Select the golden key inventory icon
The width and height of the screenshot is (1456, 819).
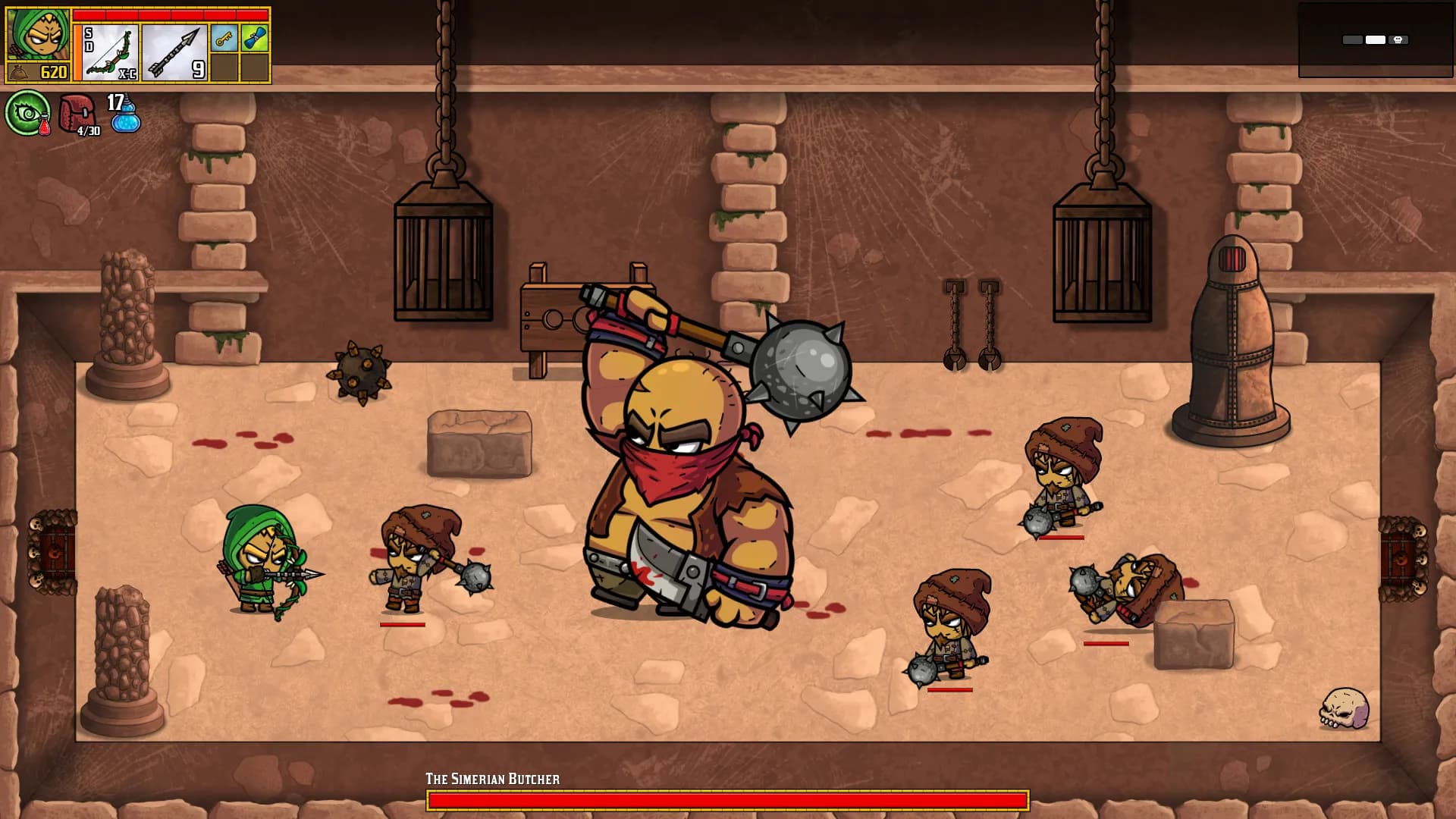223,37
